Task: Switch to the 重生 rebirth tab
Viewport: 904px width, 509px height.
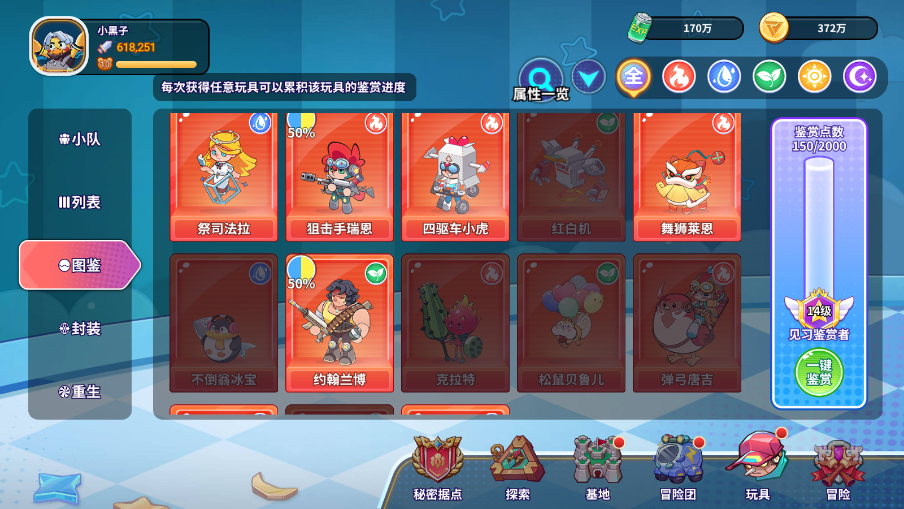Action: point(80,391)
